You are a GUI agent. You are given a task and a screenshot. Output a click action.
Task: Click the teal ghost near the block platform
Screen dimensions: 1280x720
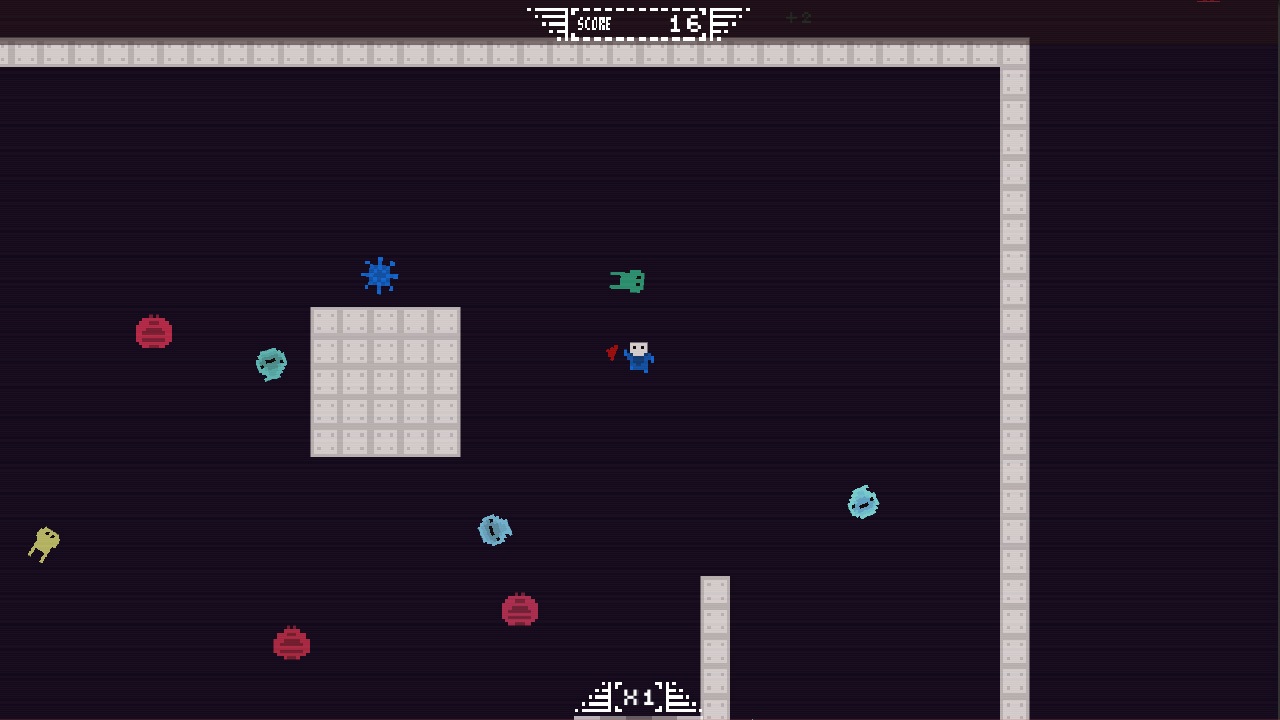[270, 363]
